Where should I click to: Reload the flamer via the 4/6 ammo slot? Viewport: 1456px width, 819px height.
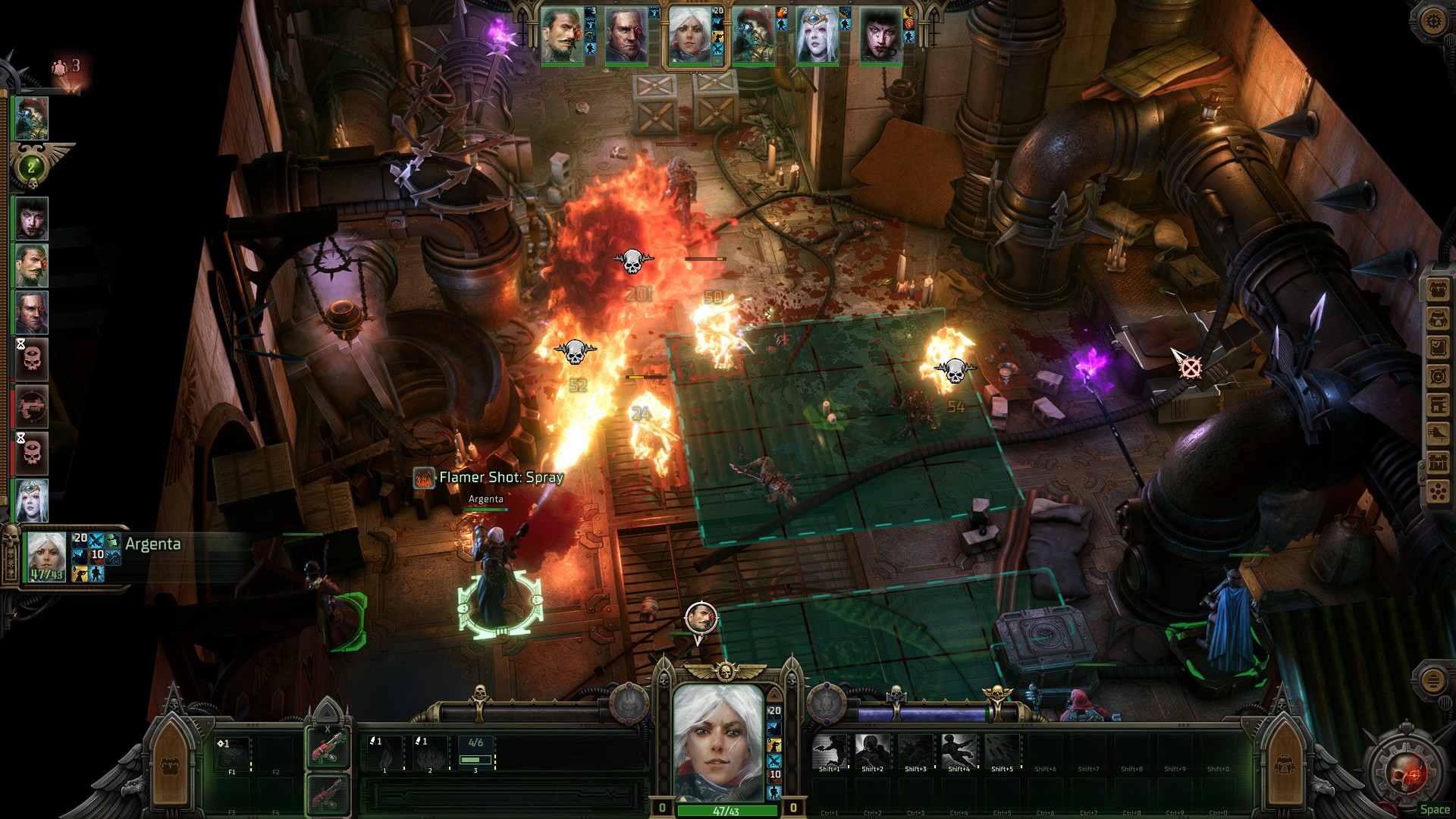tap(475, 754)
